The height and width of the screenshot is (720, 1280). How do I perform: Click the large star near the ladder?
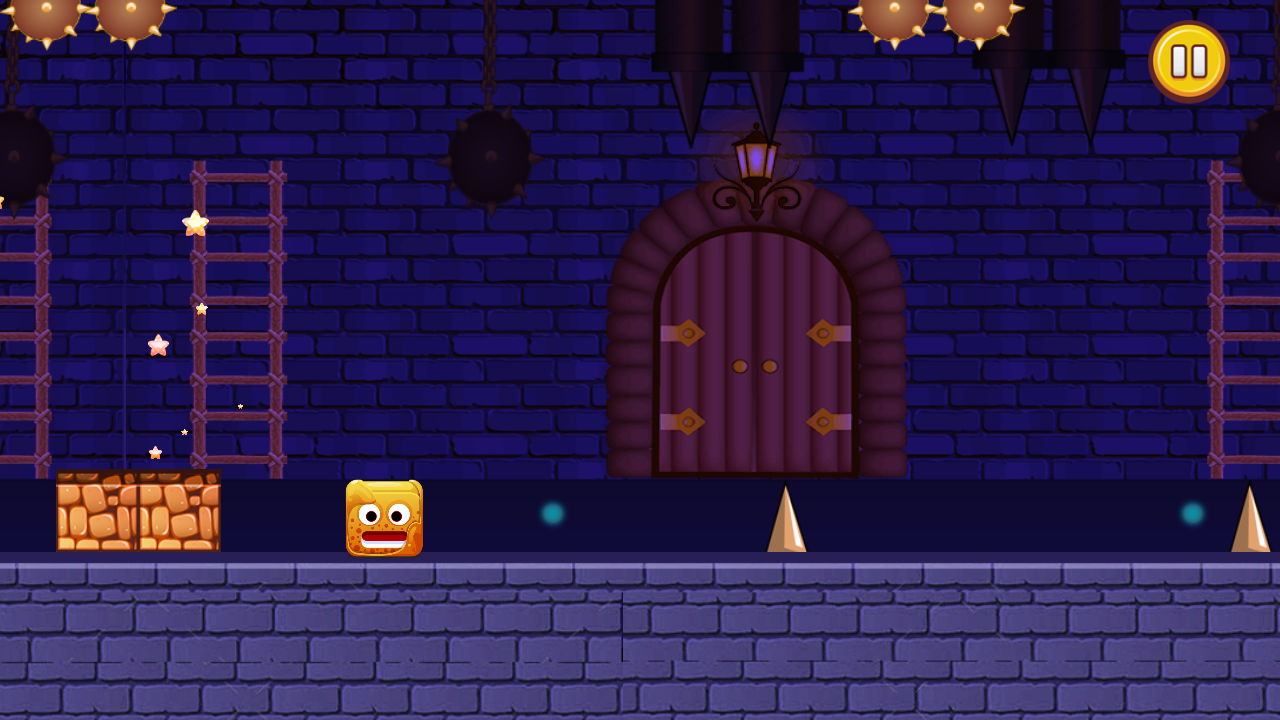click(196, 222)
